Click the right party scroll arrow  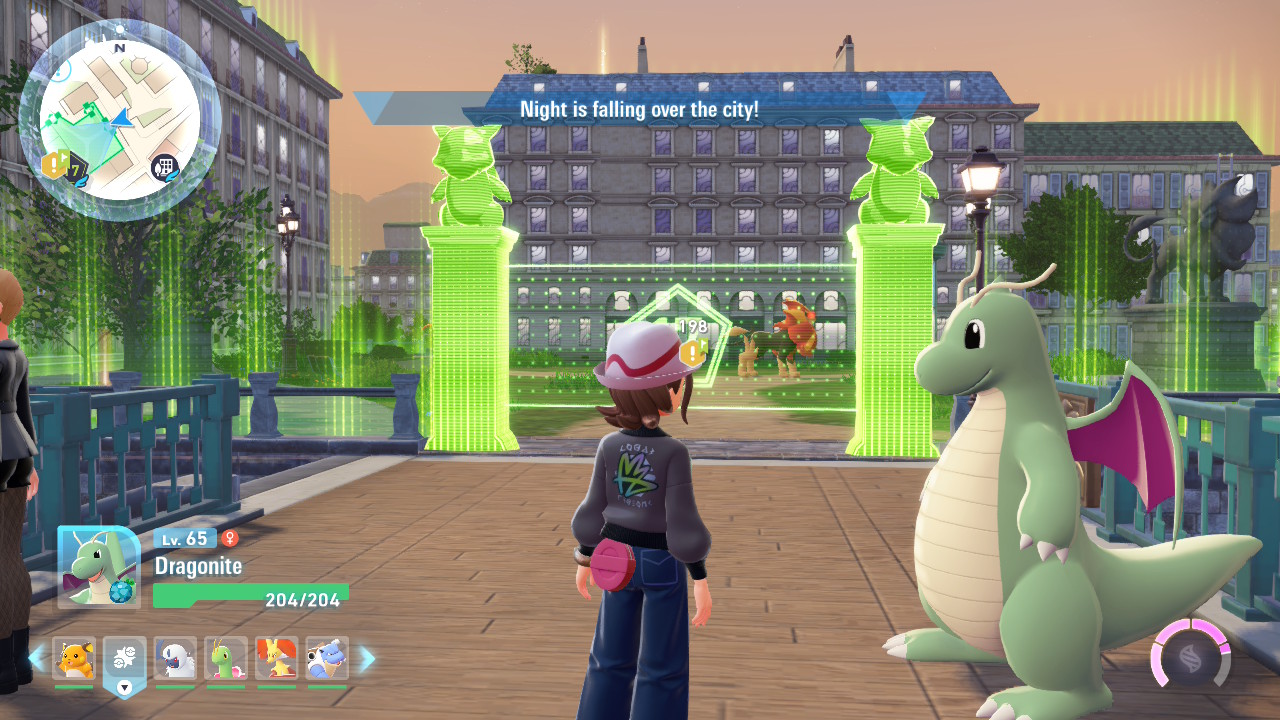(x=367, y=659)
